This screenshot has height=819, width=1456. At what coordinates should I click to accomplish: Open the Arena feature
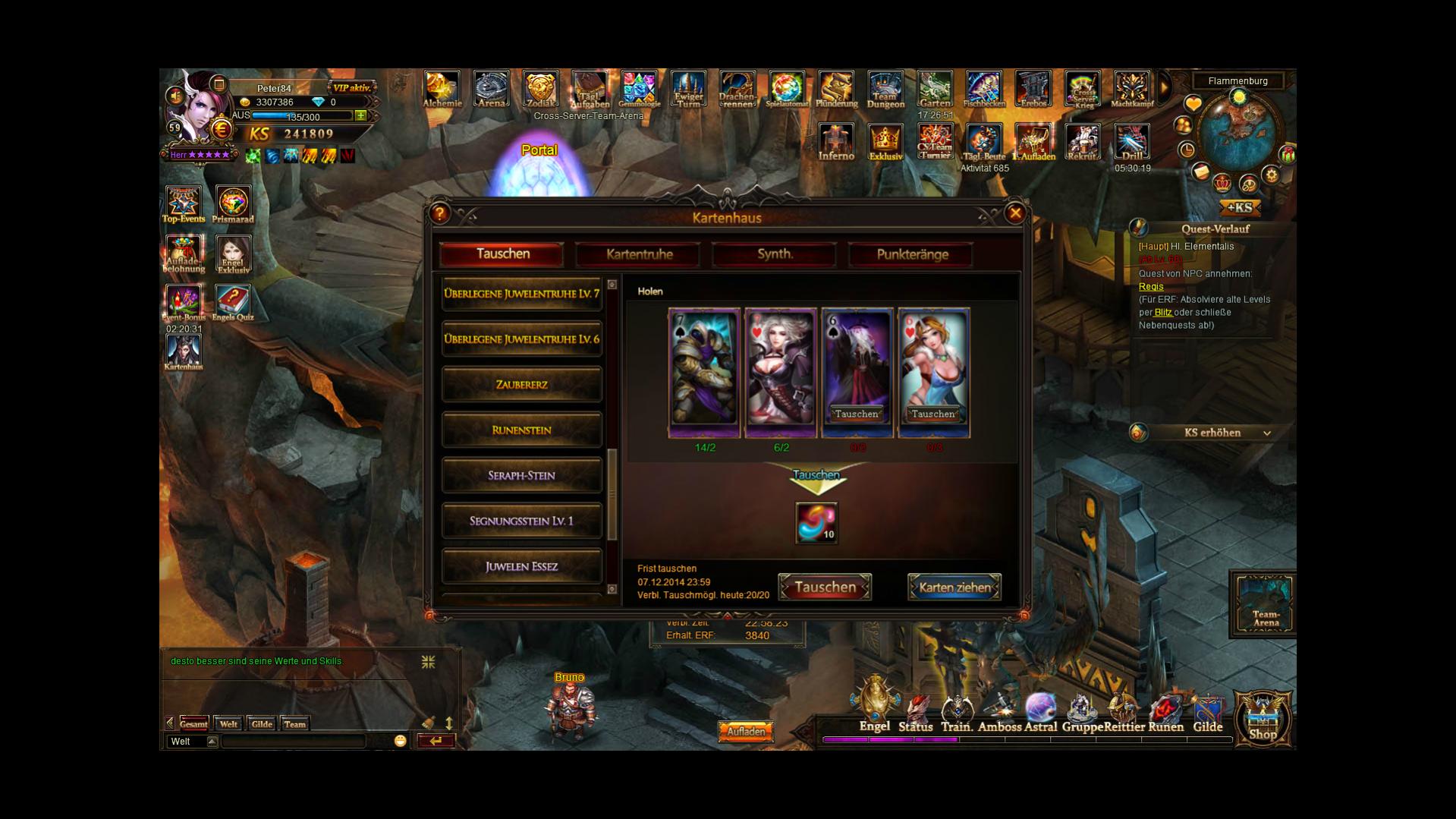pyautogui.click(x=491, y=90)
